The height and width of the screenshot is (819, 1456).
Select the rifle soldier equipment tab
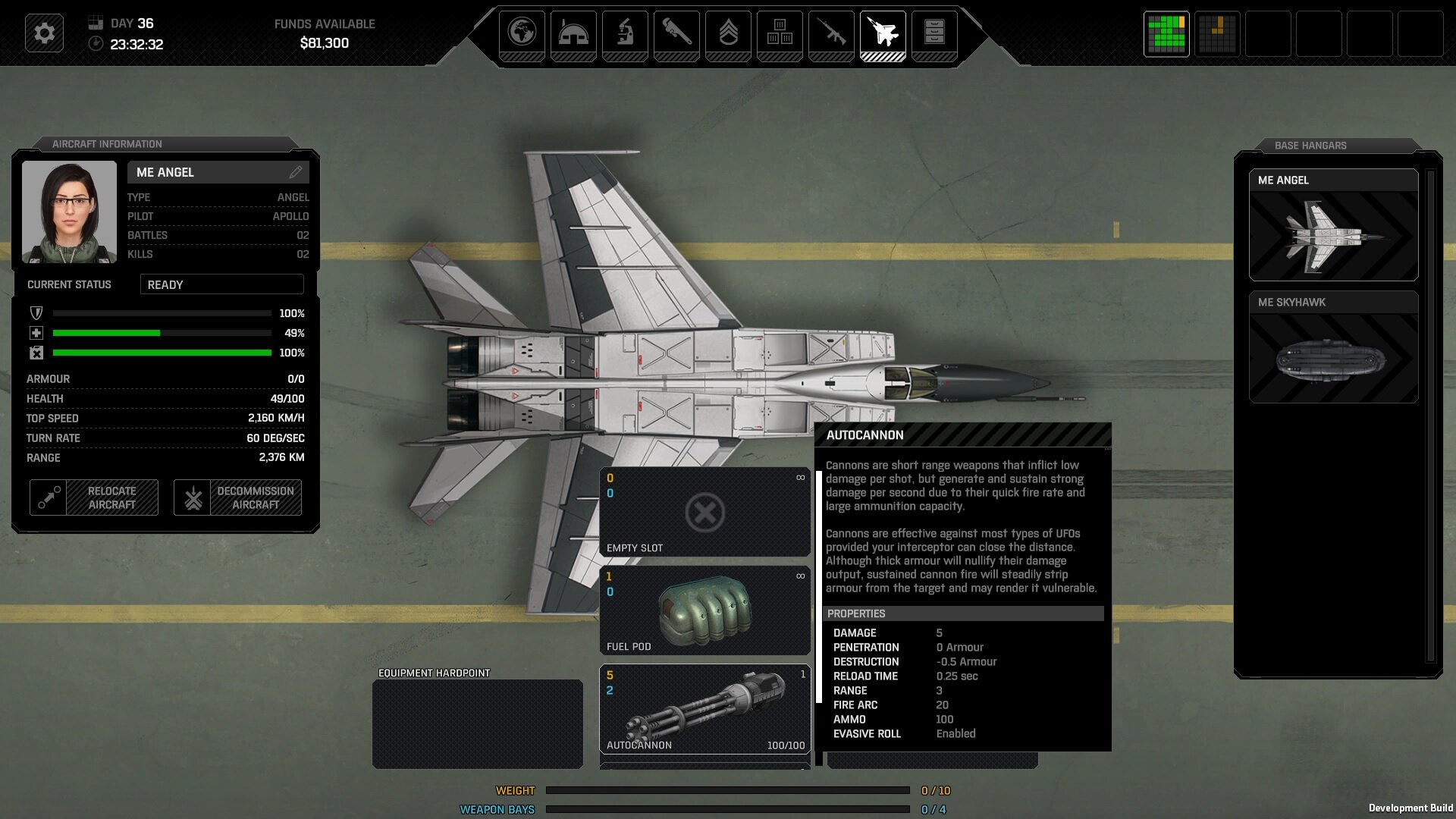click(831, 33)
